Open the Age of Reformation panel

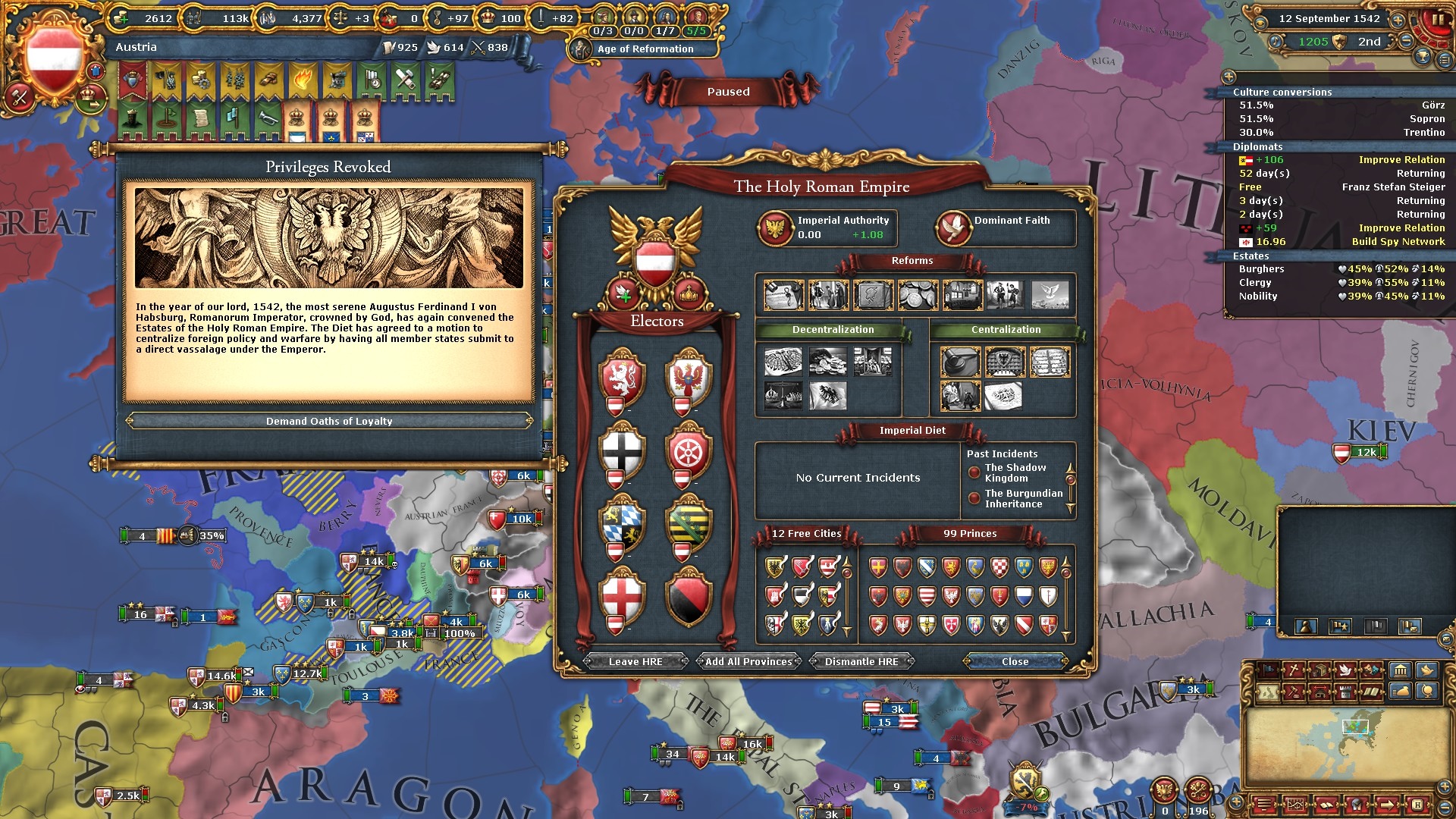click(x=645, y=49)
